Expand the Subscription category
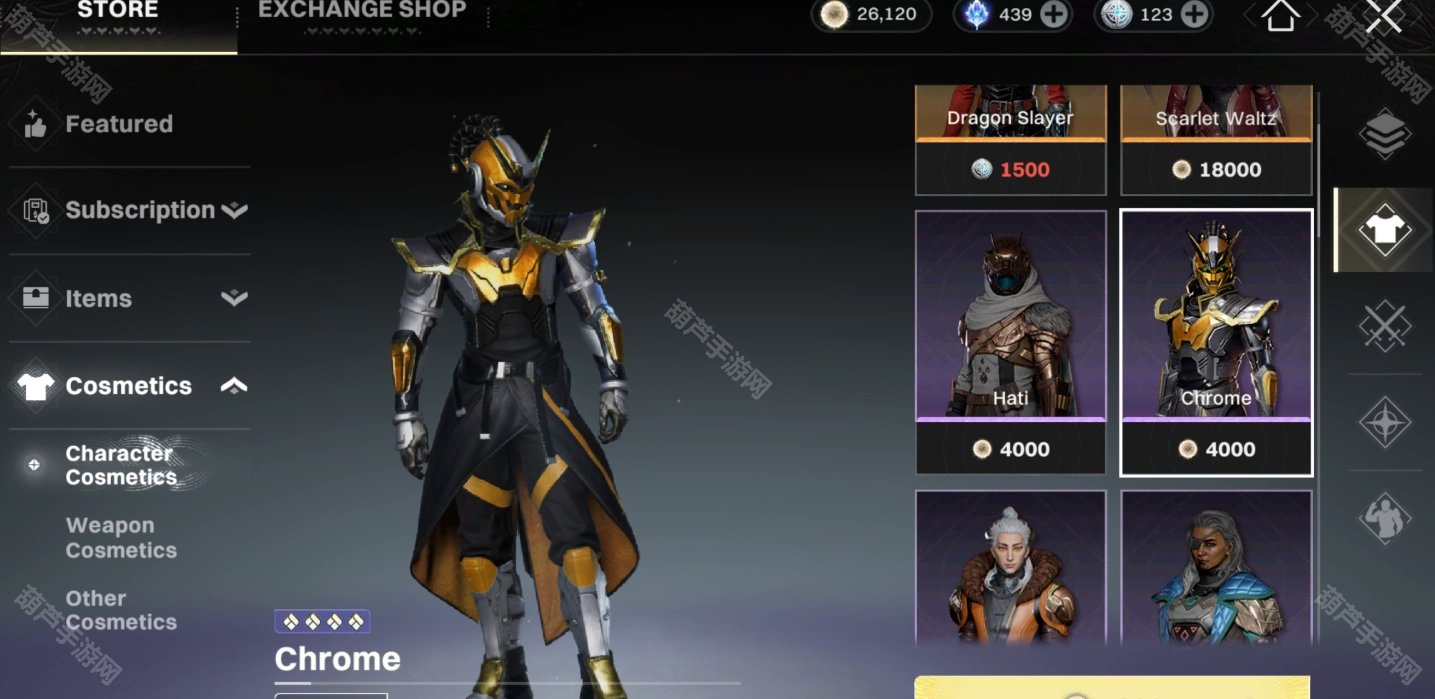This screenshot has width=1435, height=699. click(x=140, y=210)
